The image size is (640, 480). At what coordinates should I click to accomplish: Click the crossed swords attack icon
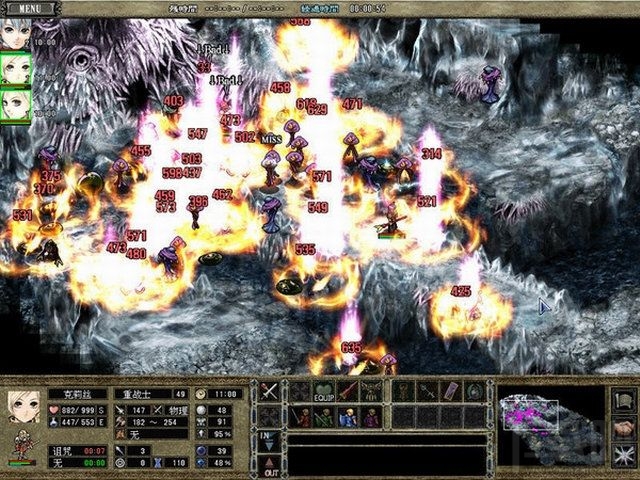click(270, 391)
